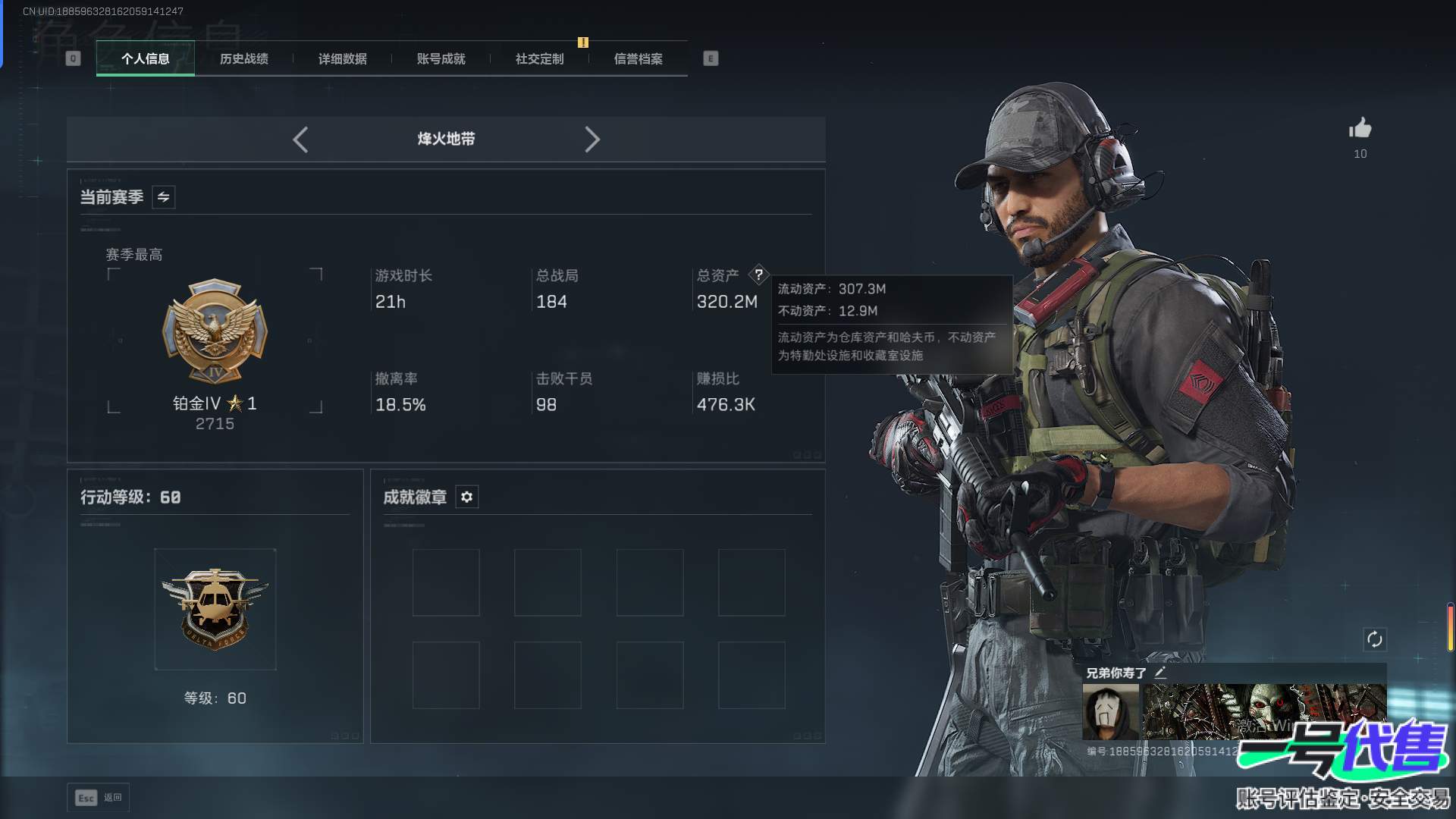Show the 详细数据 tab

[342, 58]
